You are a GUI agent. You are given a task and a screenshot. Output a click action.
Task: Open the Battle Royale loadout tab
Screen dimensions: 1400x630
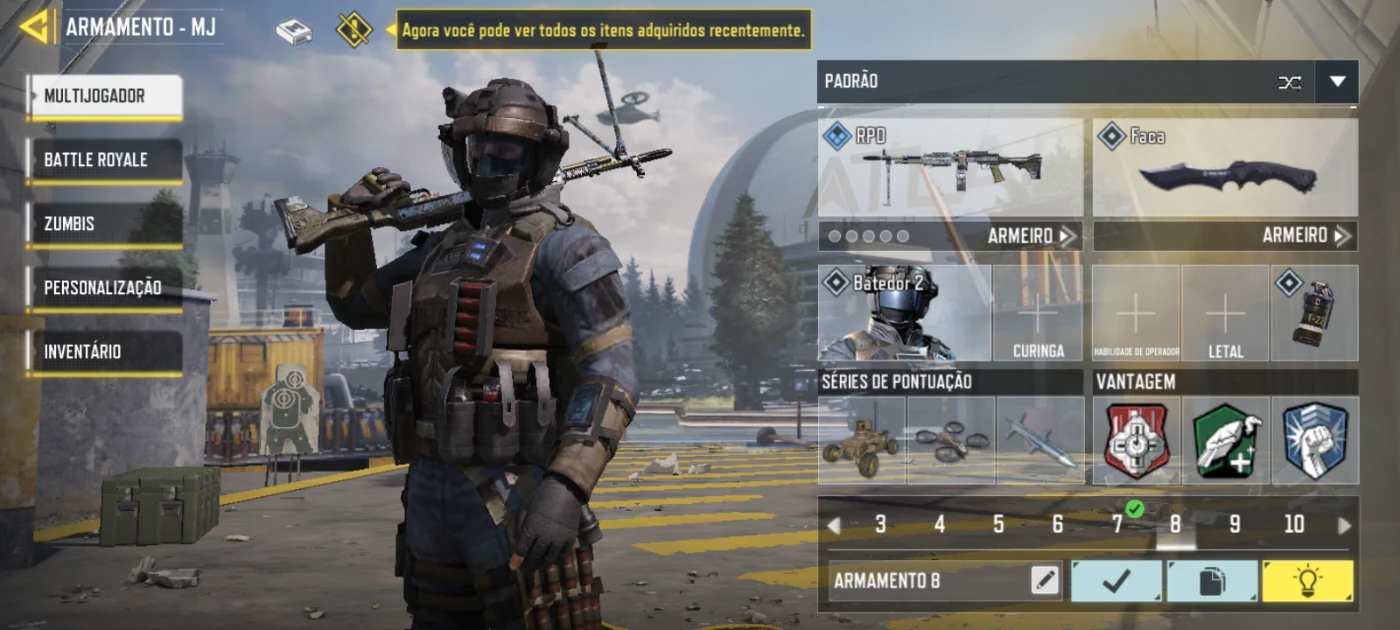tap(105, 160)
